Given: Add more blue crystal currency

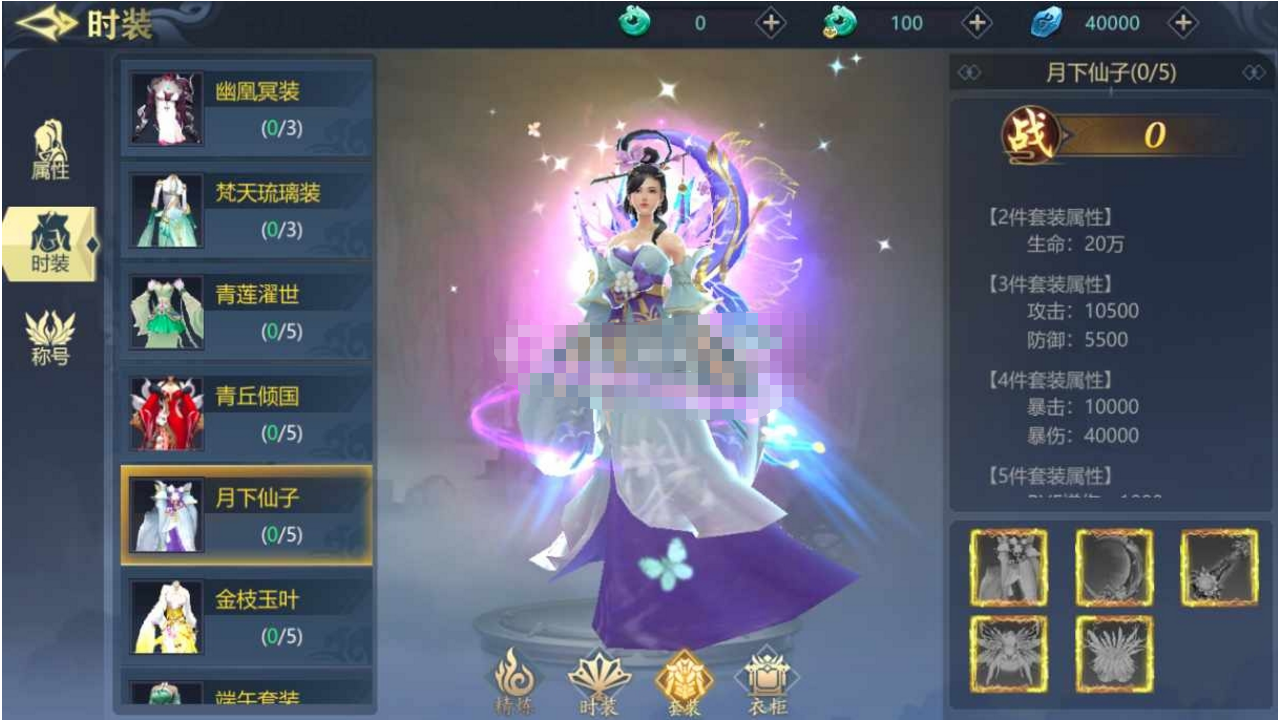Looking at the screenshot, I should click(x=1182, y=23).
